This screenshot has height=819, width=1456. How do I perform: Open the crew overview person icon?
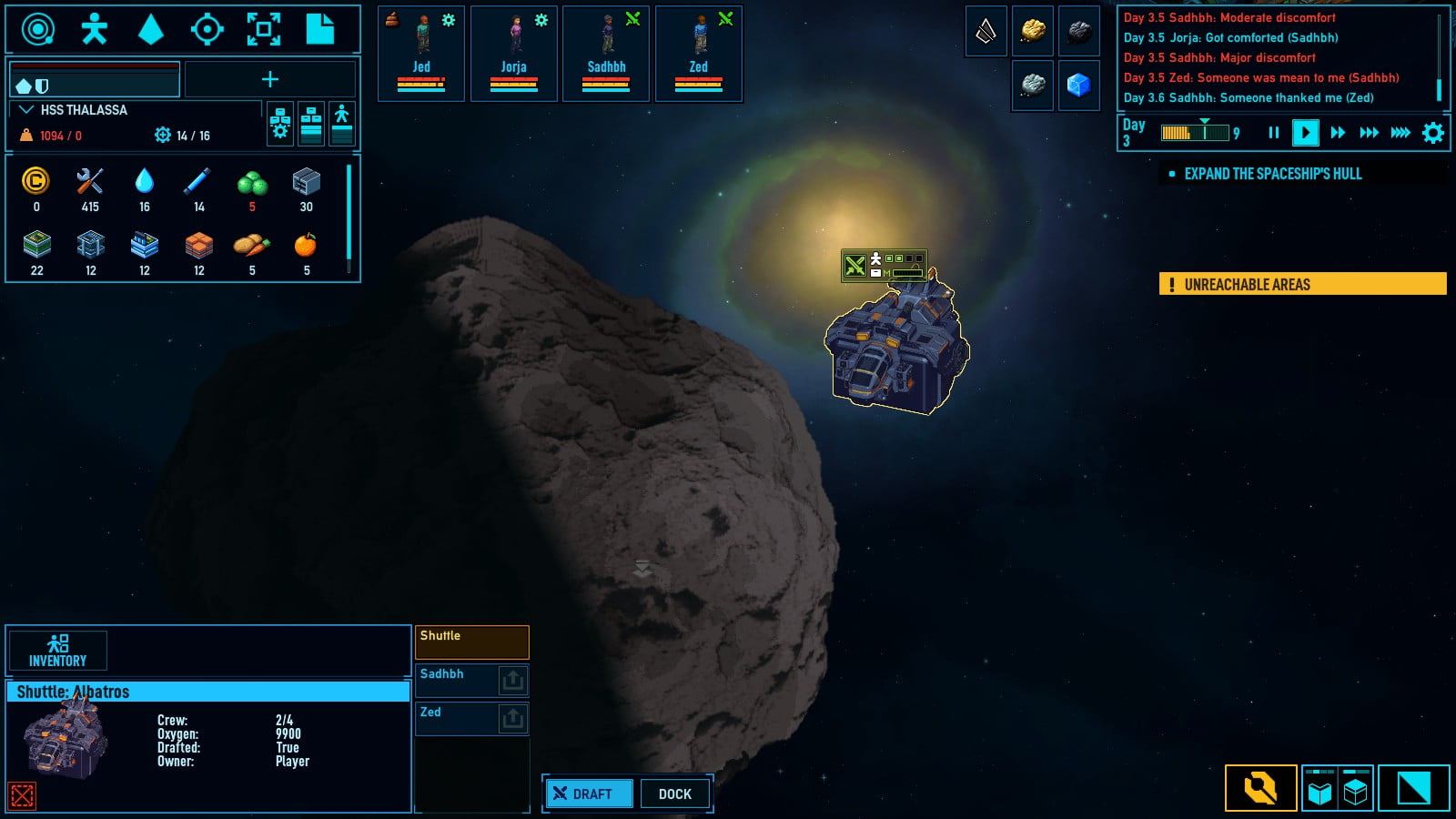(94, 30)
